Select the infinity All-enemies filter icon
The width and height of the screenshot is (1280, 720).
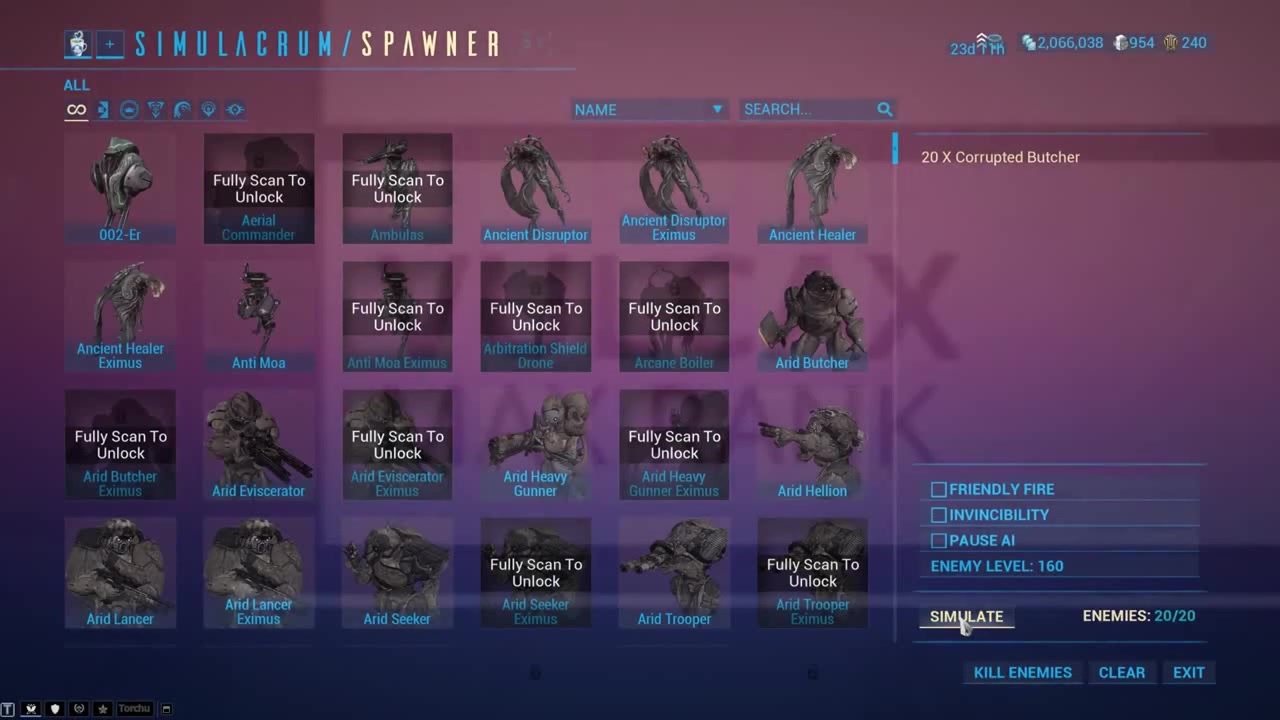[76, 109]
